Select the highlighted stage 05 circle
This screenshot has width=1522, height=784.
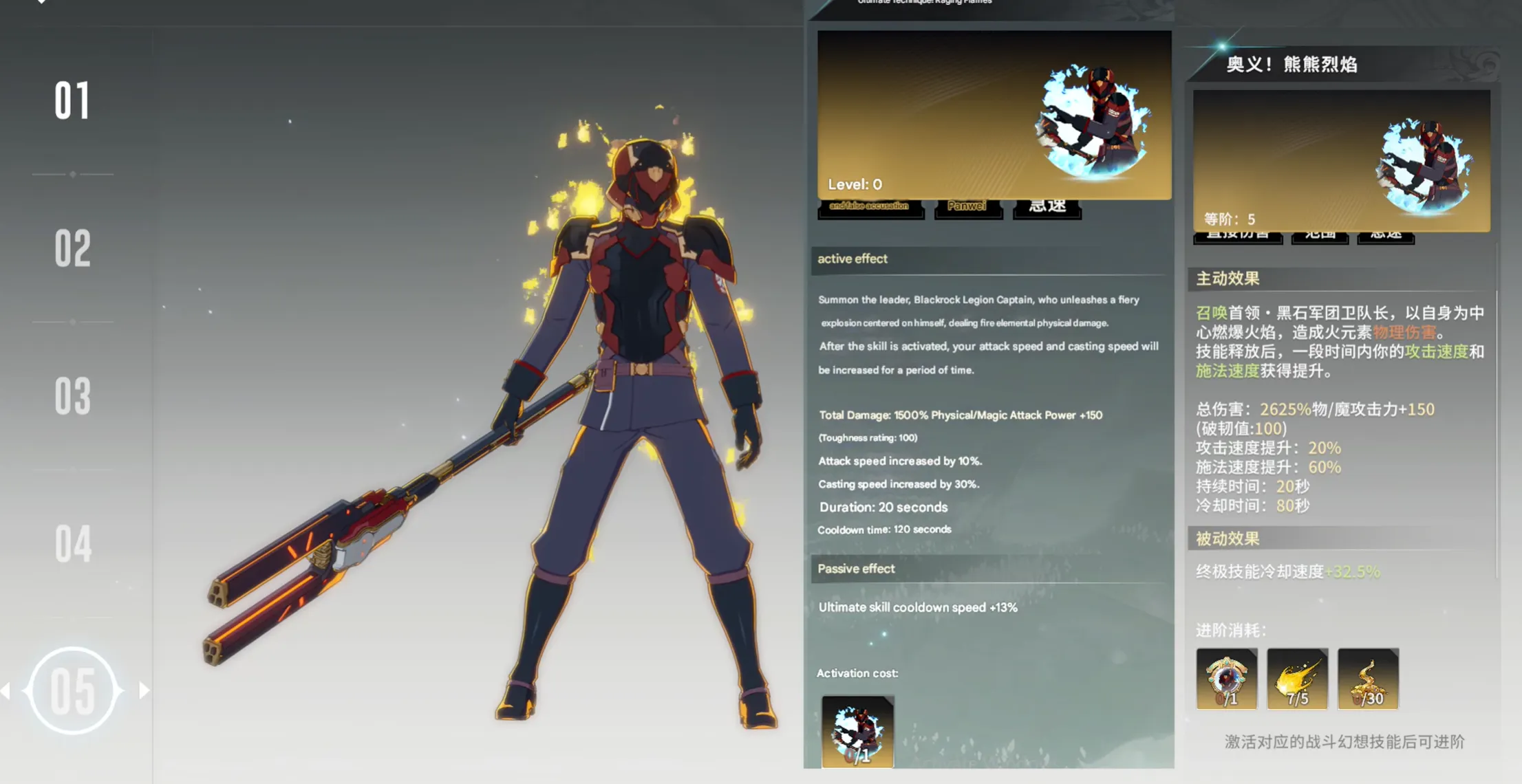72,690
